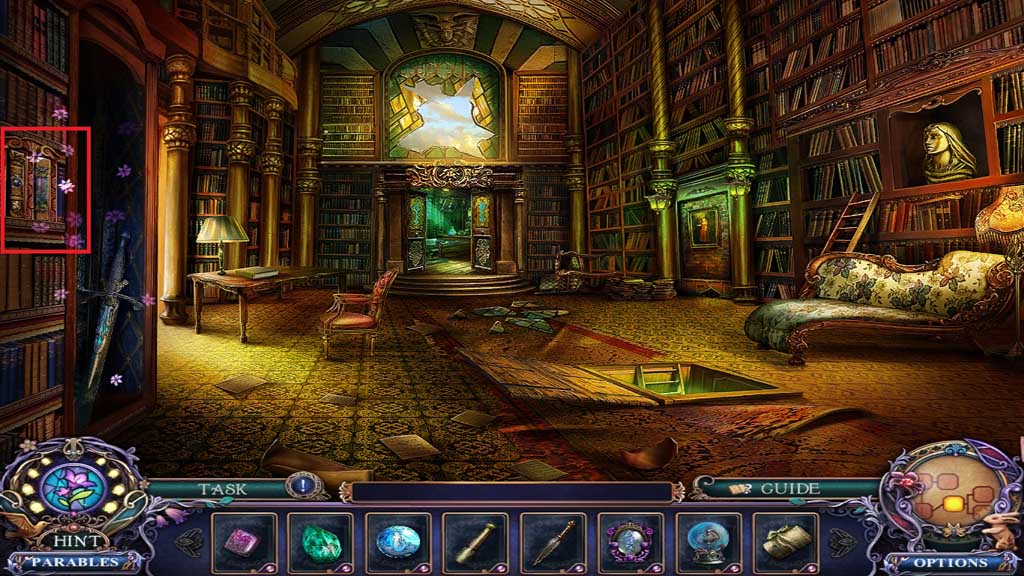This screenshot has width=1024, height=576.
Task: Choose the blue oval medallion item
Action: [x=397, y=543]
